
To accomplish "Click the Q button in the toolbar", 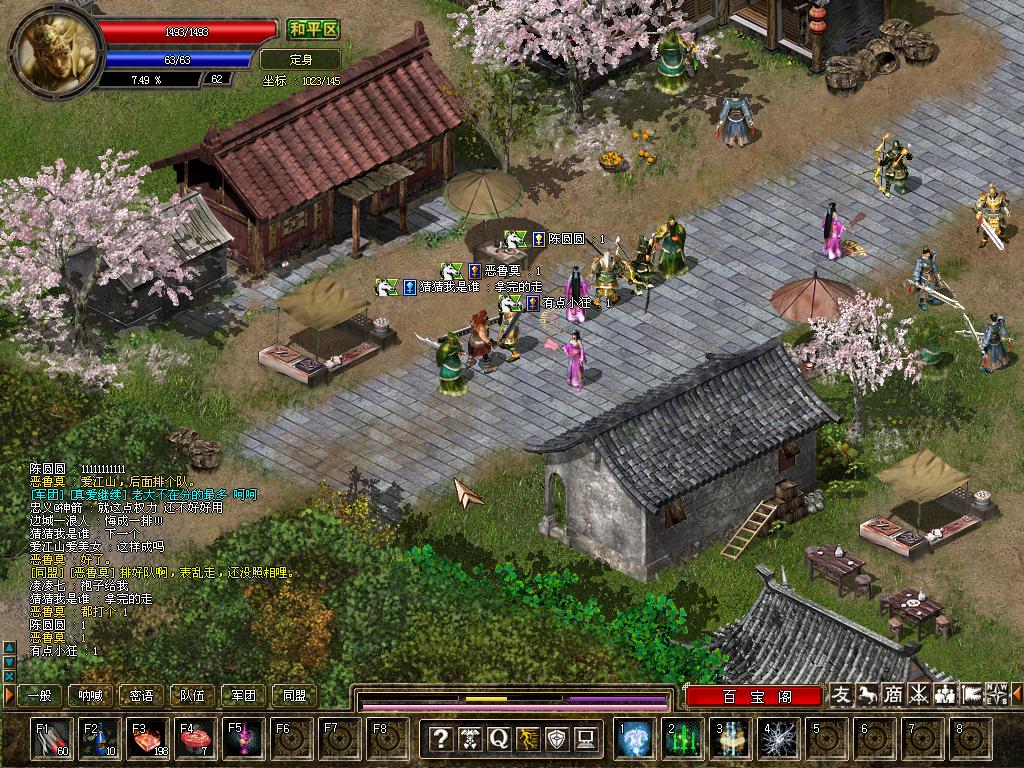I will pos(498,739).
